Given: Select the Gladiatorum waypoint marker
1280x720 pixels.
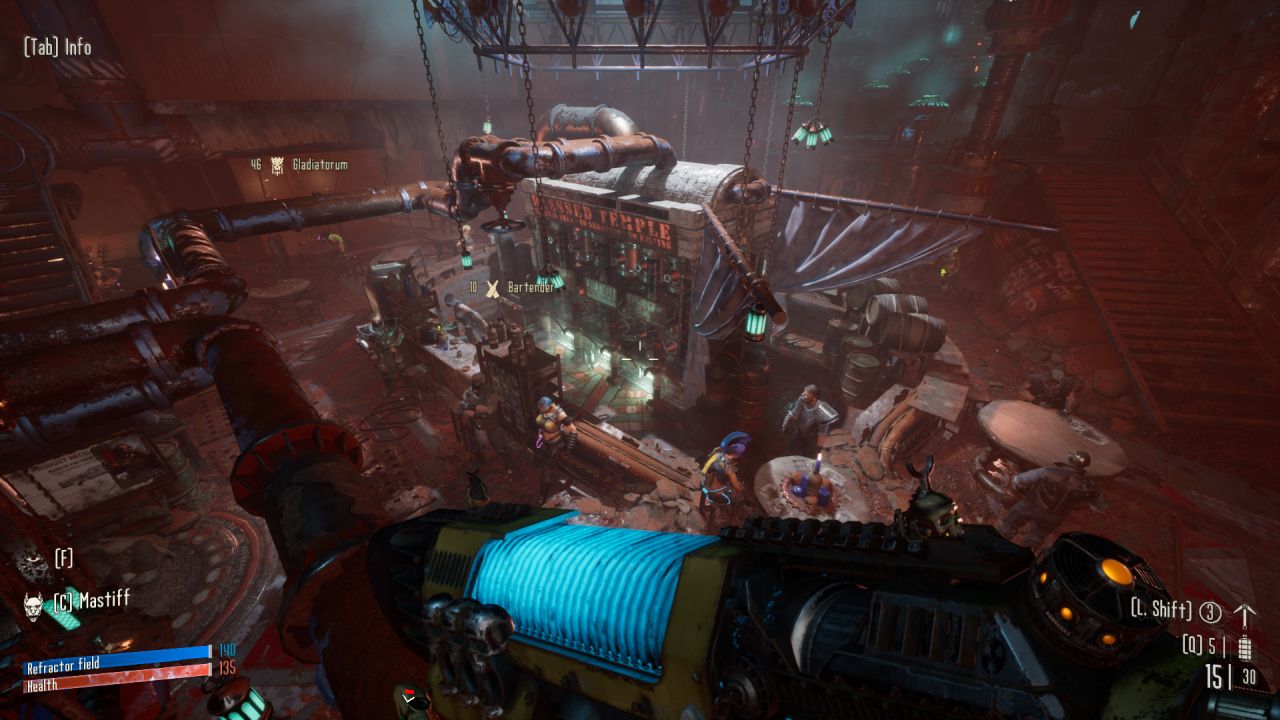Looking at the screenshot, I should 275,164.
